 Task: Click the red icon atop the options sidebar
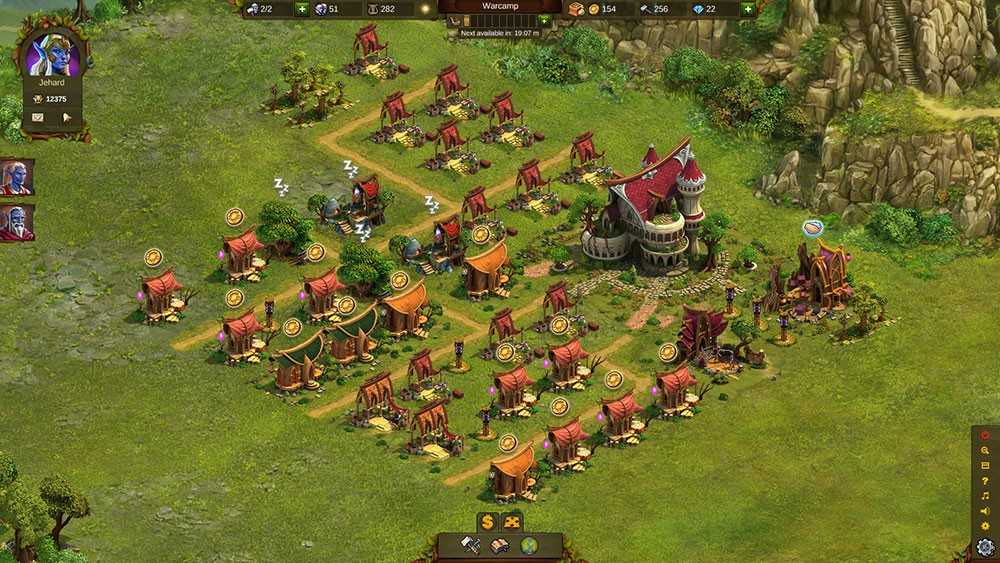(x=985, y=435)
